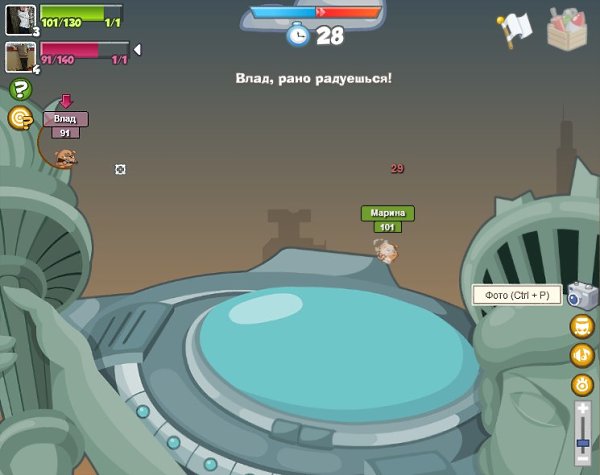The image size is (600, 475).
Task: Click the blue zoom slider handle
Action: point(582,443)
